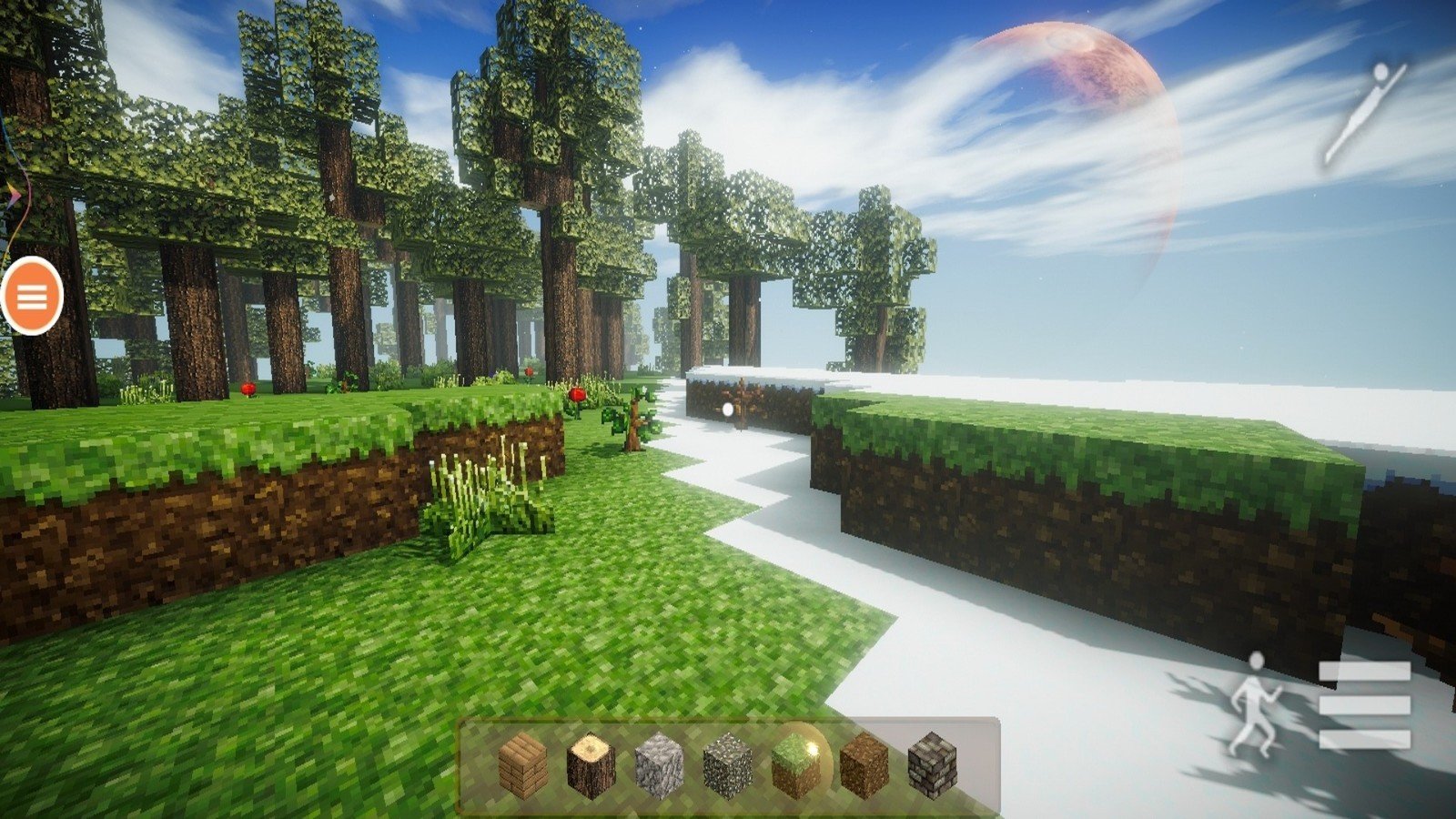Select the wooden planks block slot

tap(523, 766)
